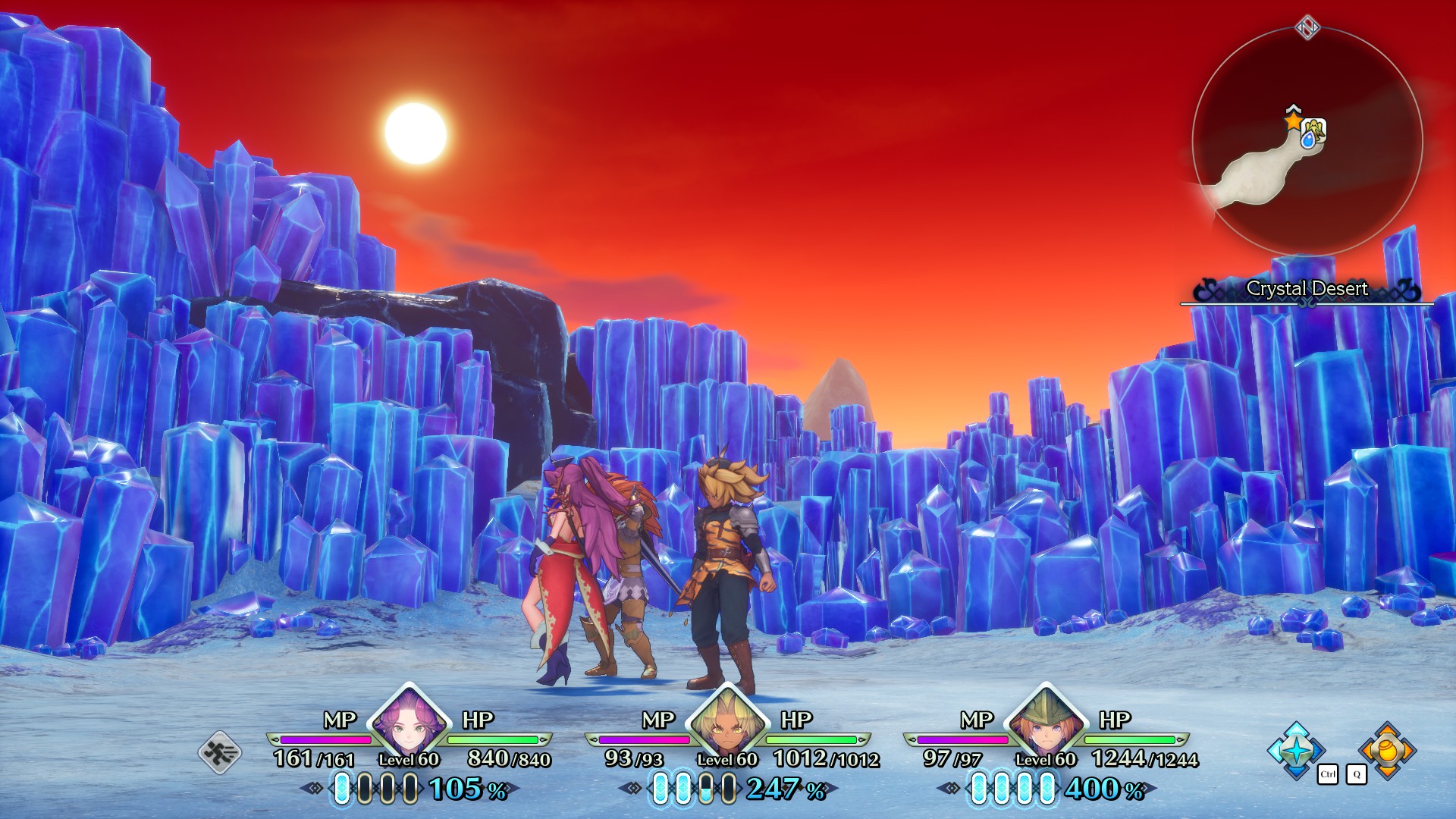Image resolution: width=1456 pixels, height=819 pixels.
Task: Open the circular minimap
Action: tap(1307, 142)
